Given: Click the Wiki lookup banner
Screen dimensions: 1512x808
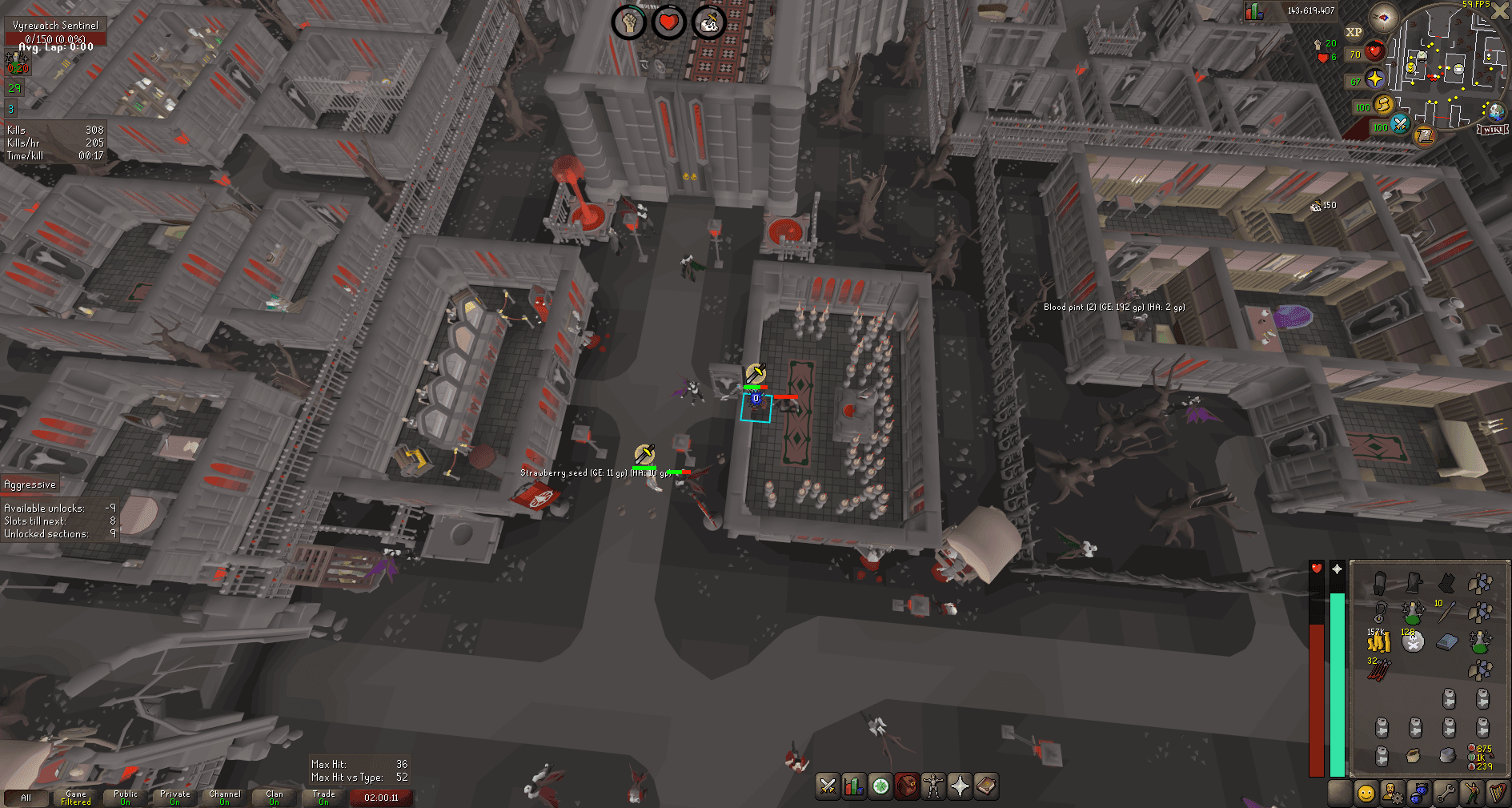Looking at the screenshot, I should click(1491, 130).
